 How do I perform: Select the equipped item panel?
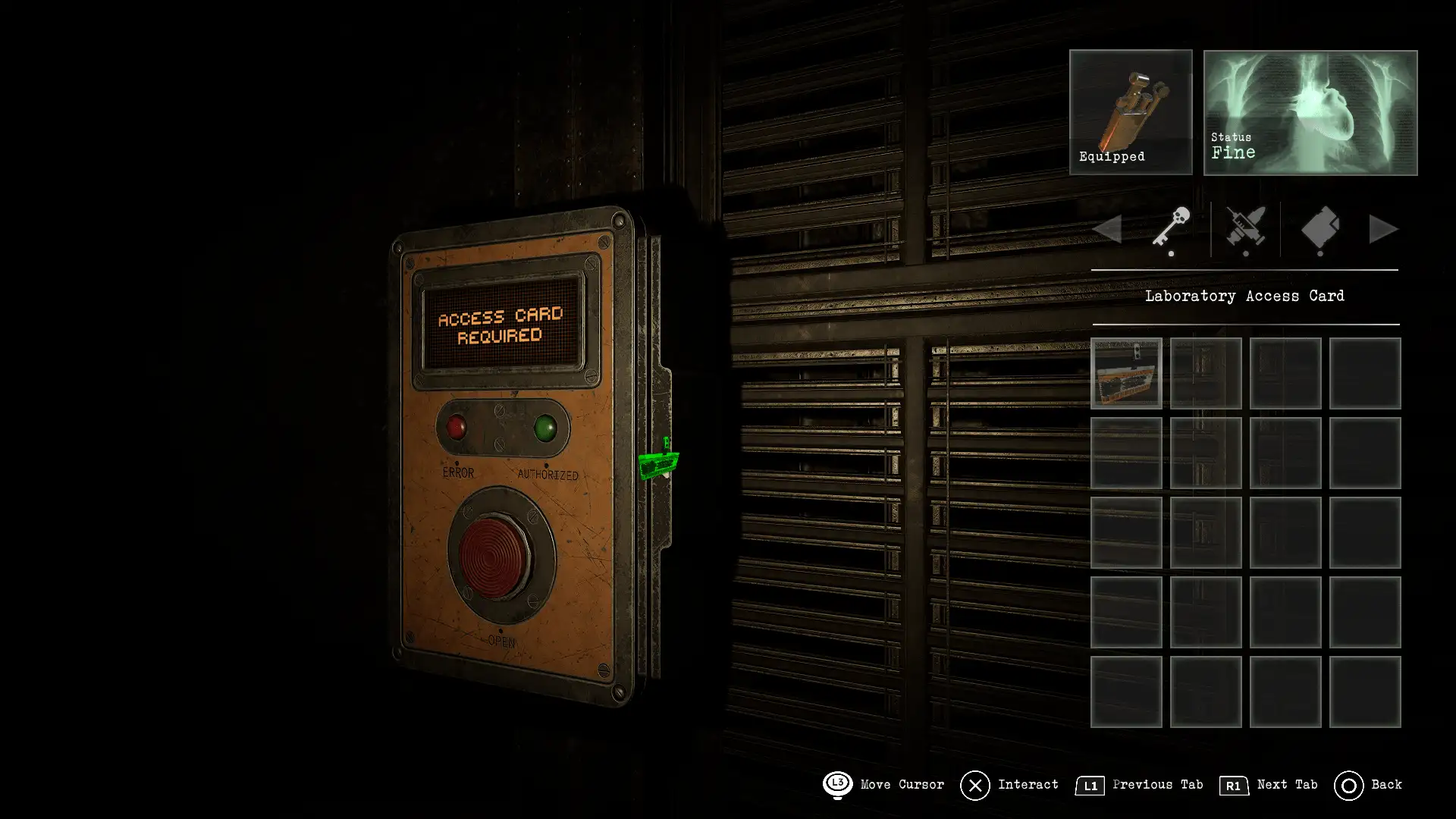(x=1131, y=112)
